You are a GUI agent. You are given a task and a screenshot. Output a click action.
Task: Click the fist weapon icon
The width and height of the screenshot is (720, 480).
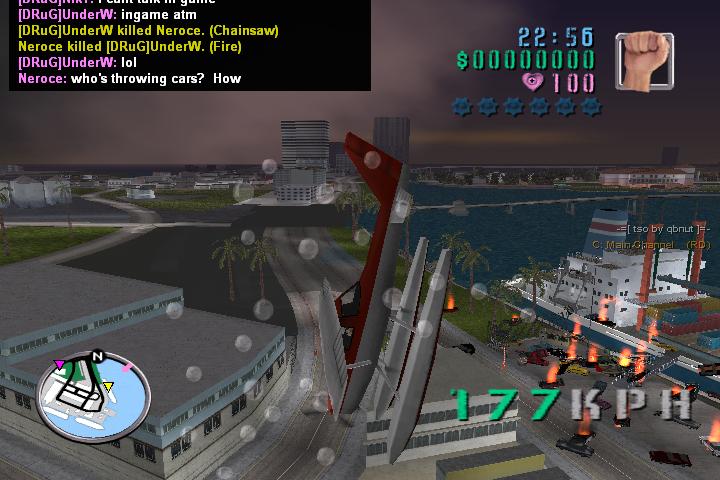point(646,62)
